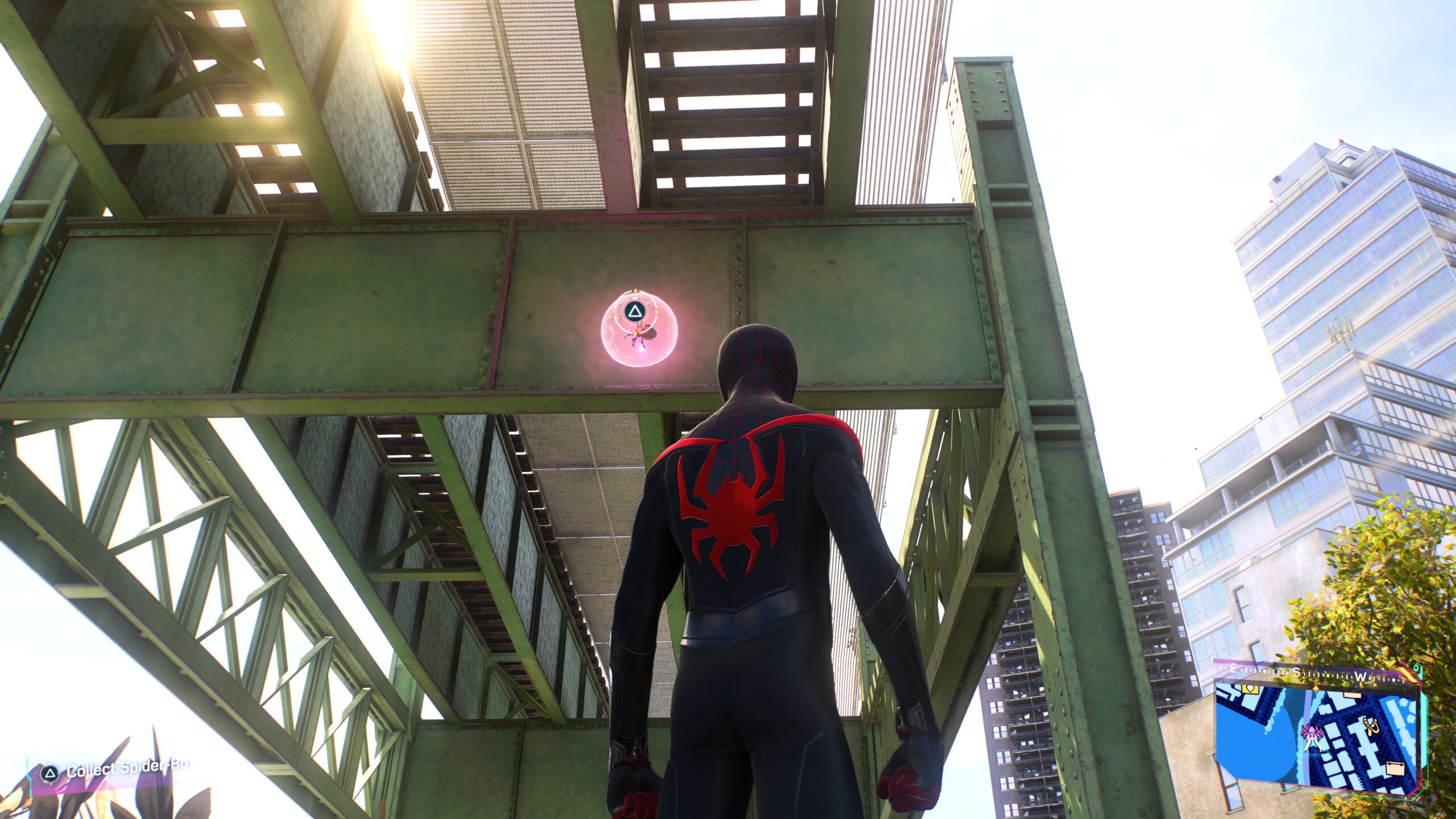
Task: Click the triangle button prompt on the Spider-Bot
Action: (635, 311)
